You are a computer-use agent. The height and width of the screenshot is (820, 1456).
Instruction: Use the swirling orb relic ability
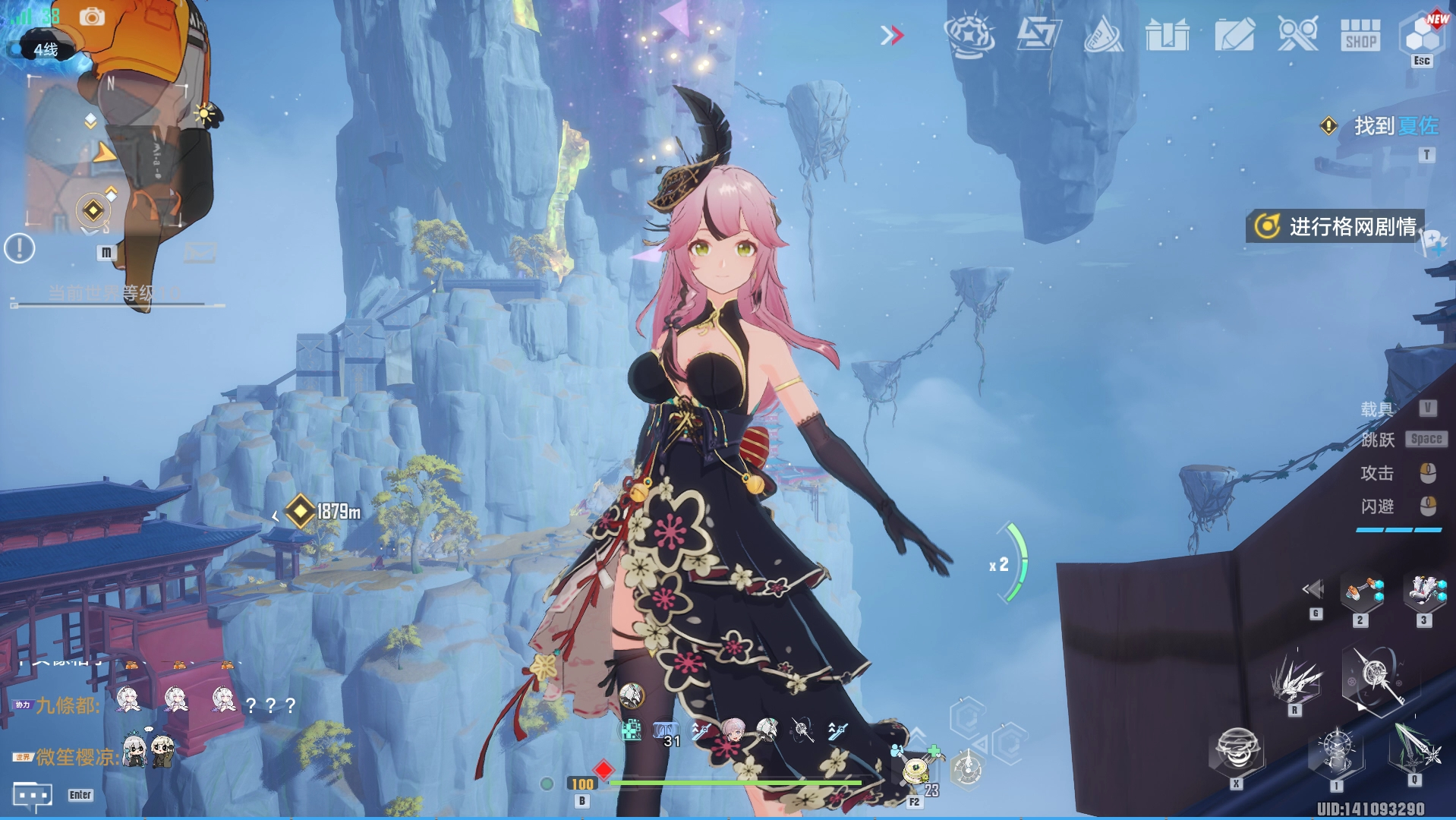[1237, 749]
